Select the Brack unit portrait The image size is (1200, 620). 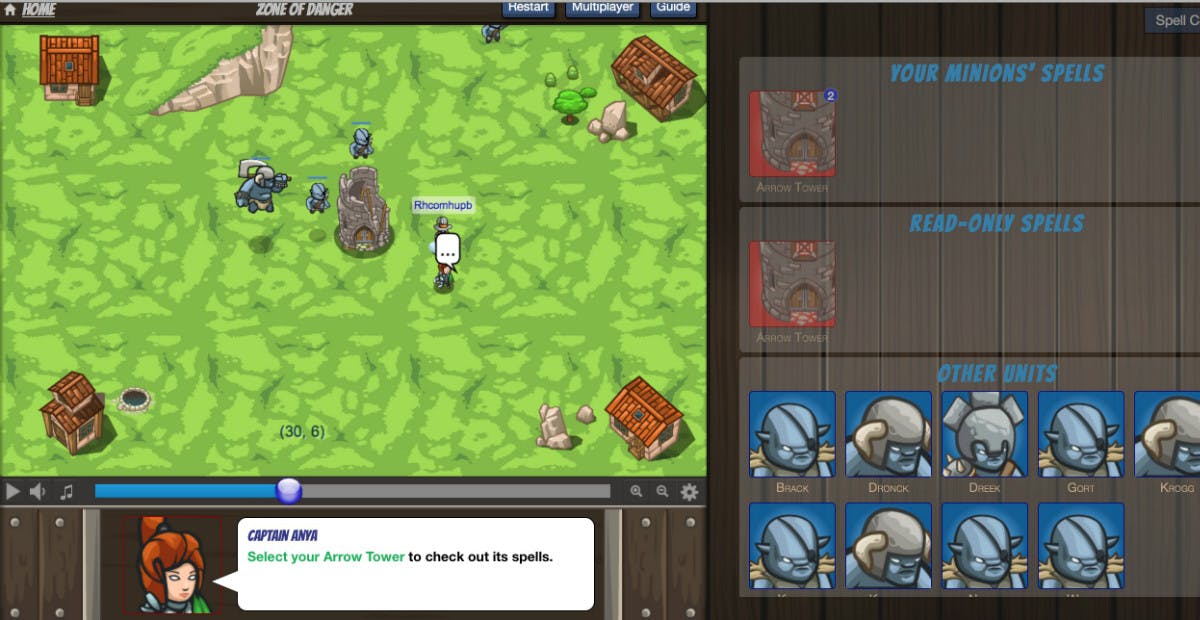[x=792, y=434]
